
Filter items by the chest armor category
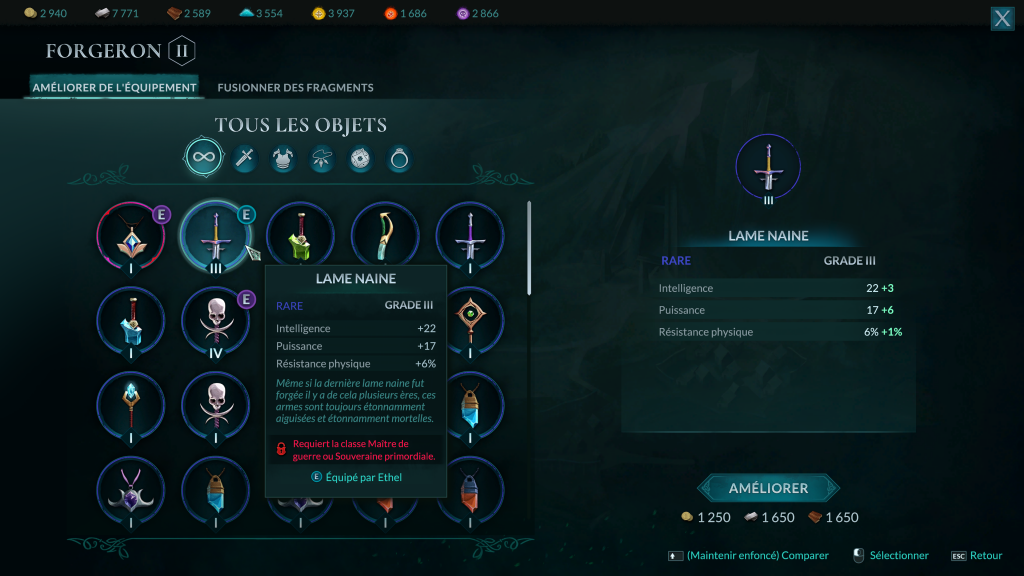point(283,158)
